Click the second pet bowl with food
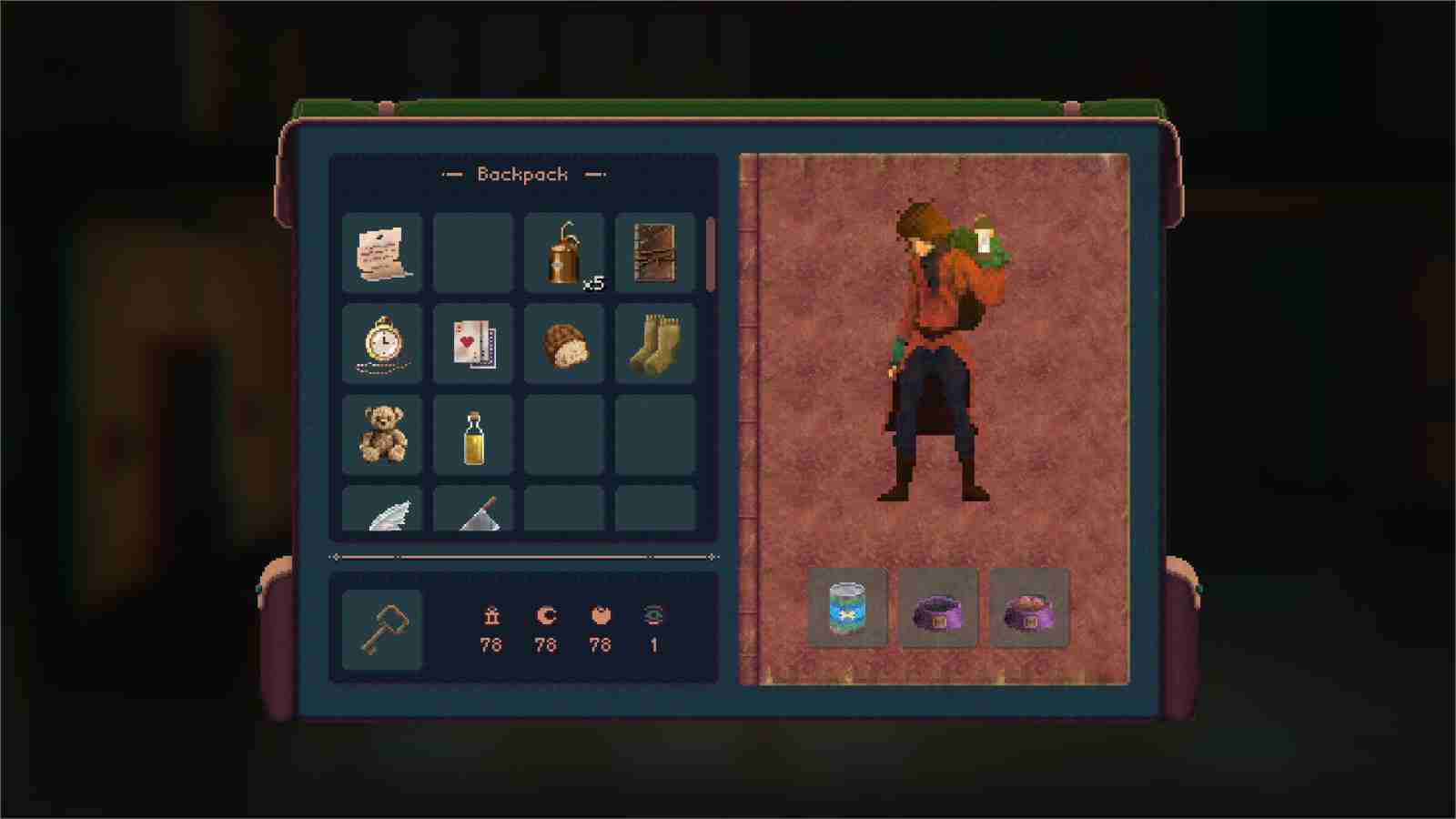The image size is (1456, 819). click(1029, 608)
